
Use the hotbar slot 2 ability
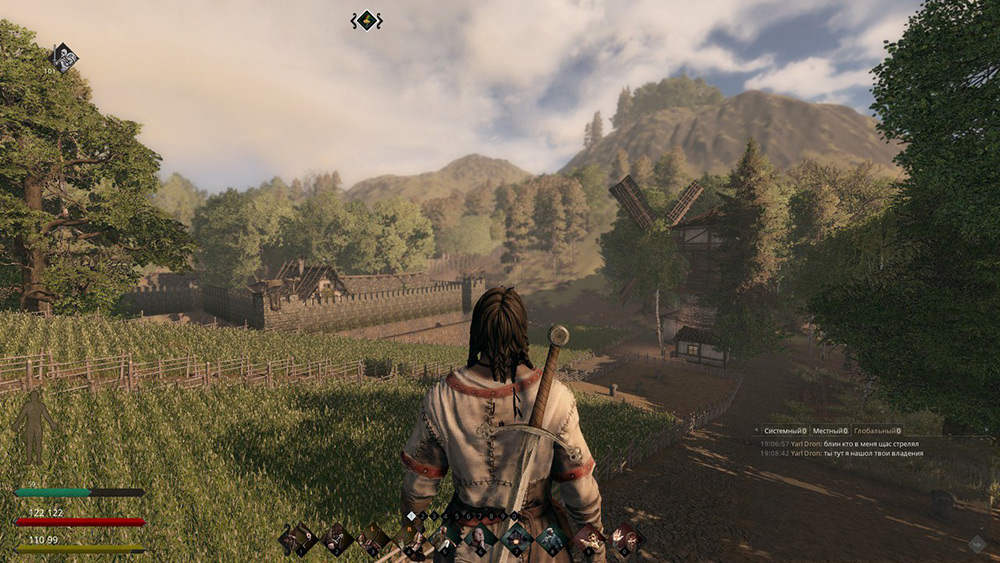pos(337,539)
